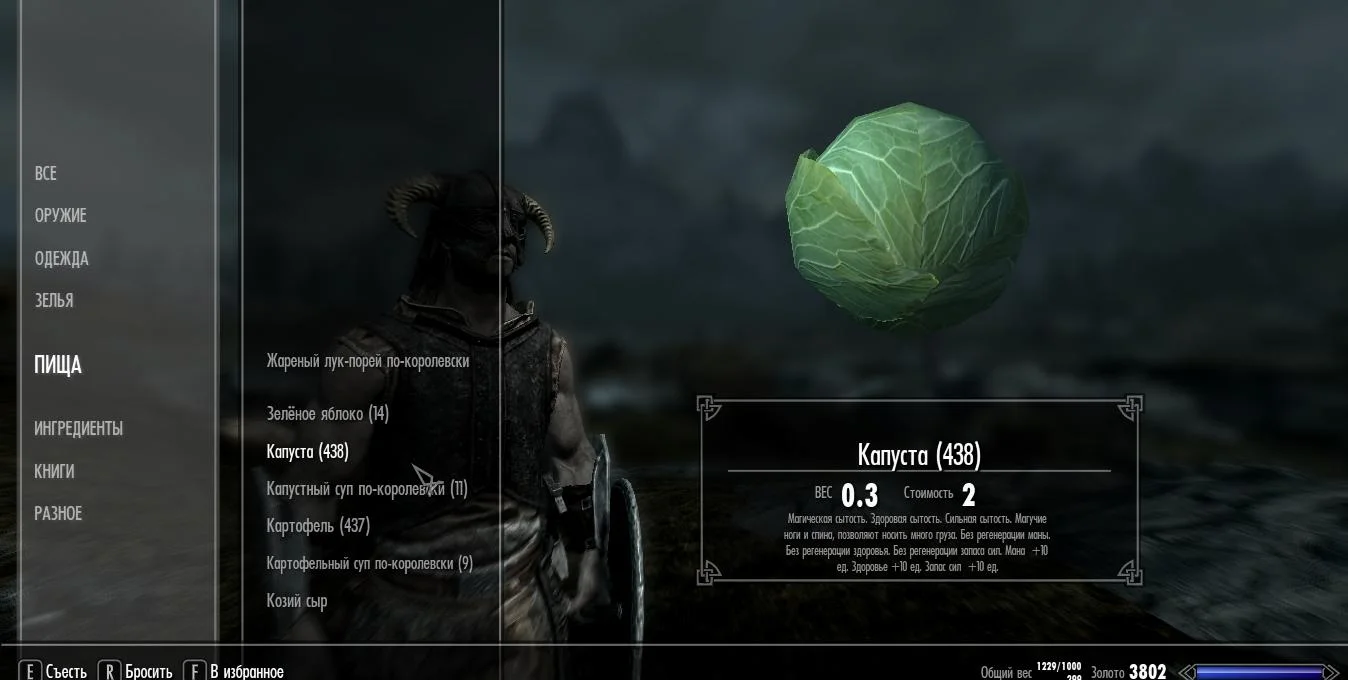Select Капустный суп по-королевски (11)
Viewport: 1348px width, 680px height.
[366, 489]
